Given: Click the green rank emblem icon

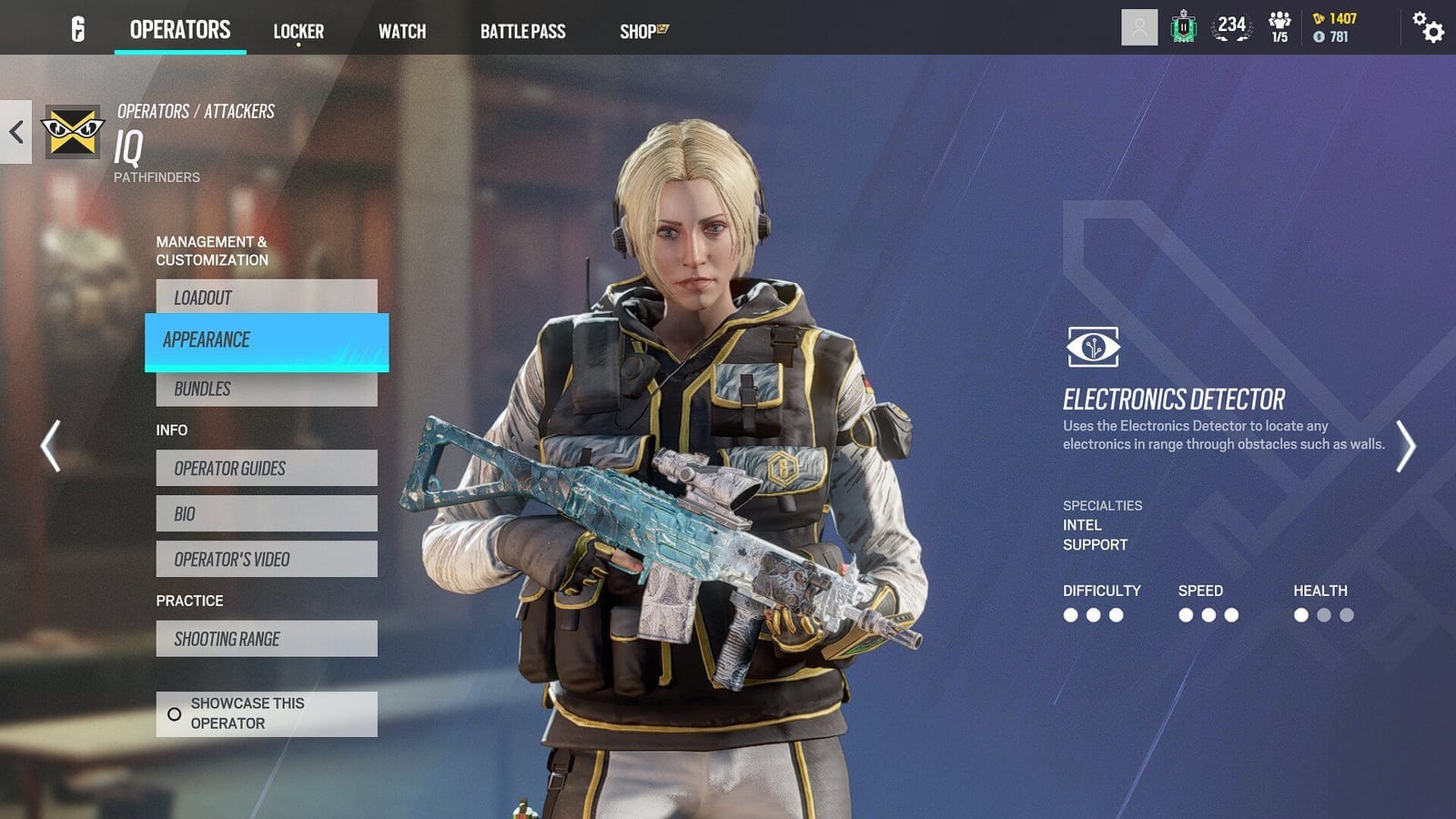Looking at the screenshot, I should (x=1183, y=27).
